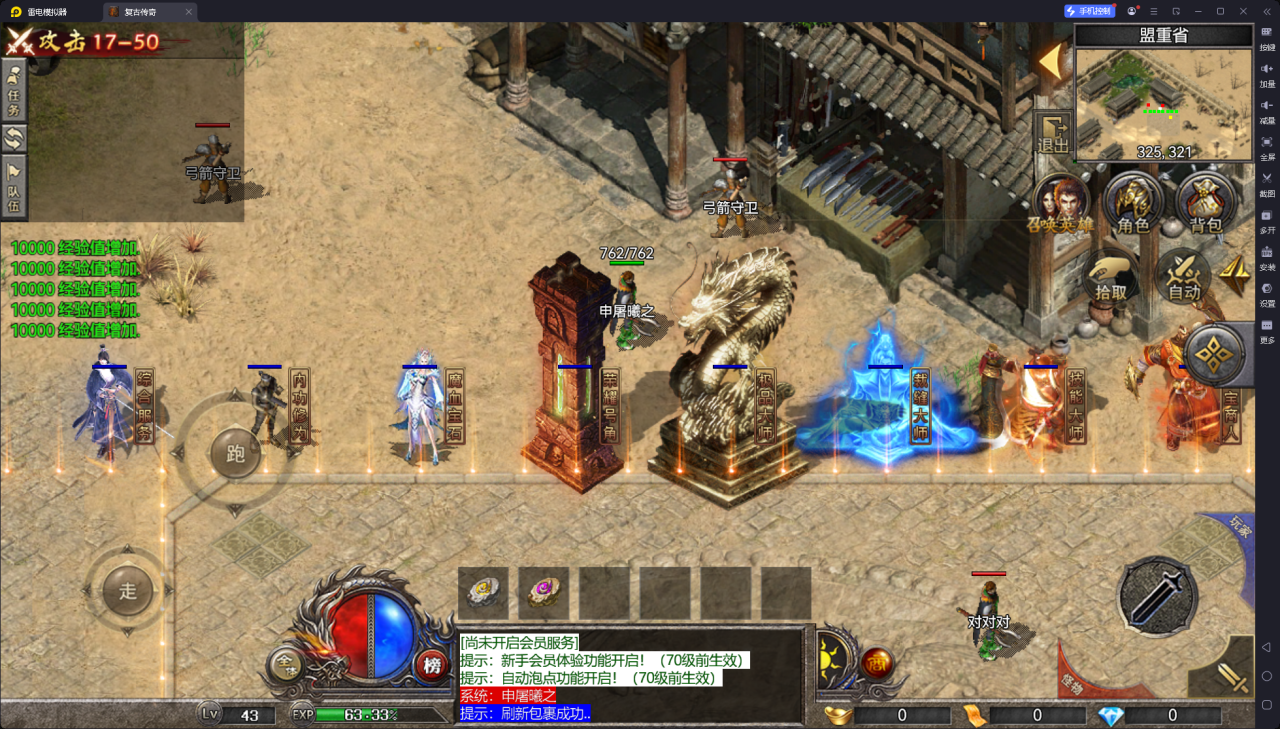Viewport: 1280px width, 729px height.
Task: Click the red 商 shop button
Action: [878, 662]
